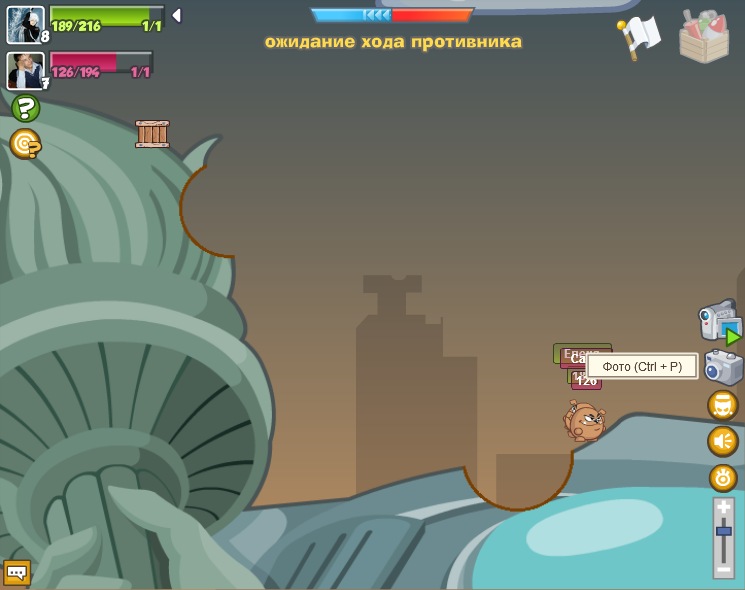
Task: Select the level 8 player avatar
Action: (x=25, y=25)
